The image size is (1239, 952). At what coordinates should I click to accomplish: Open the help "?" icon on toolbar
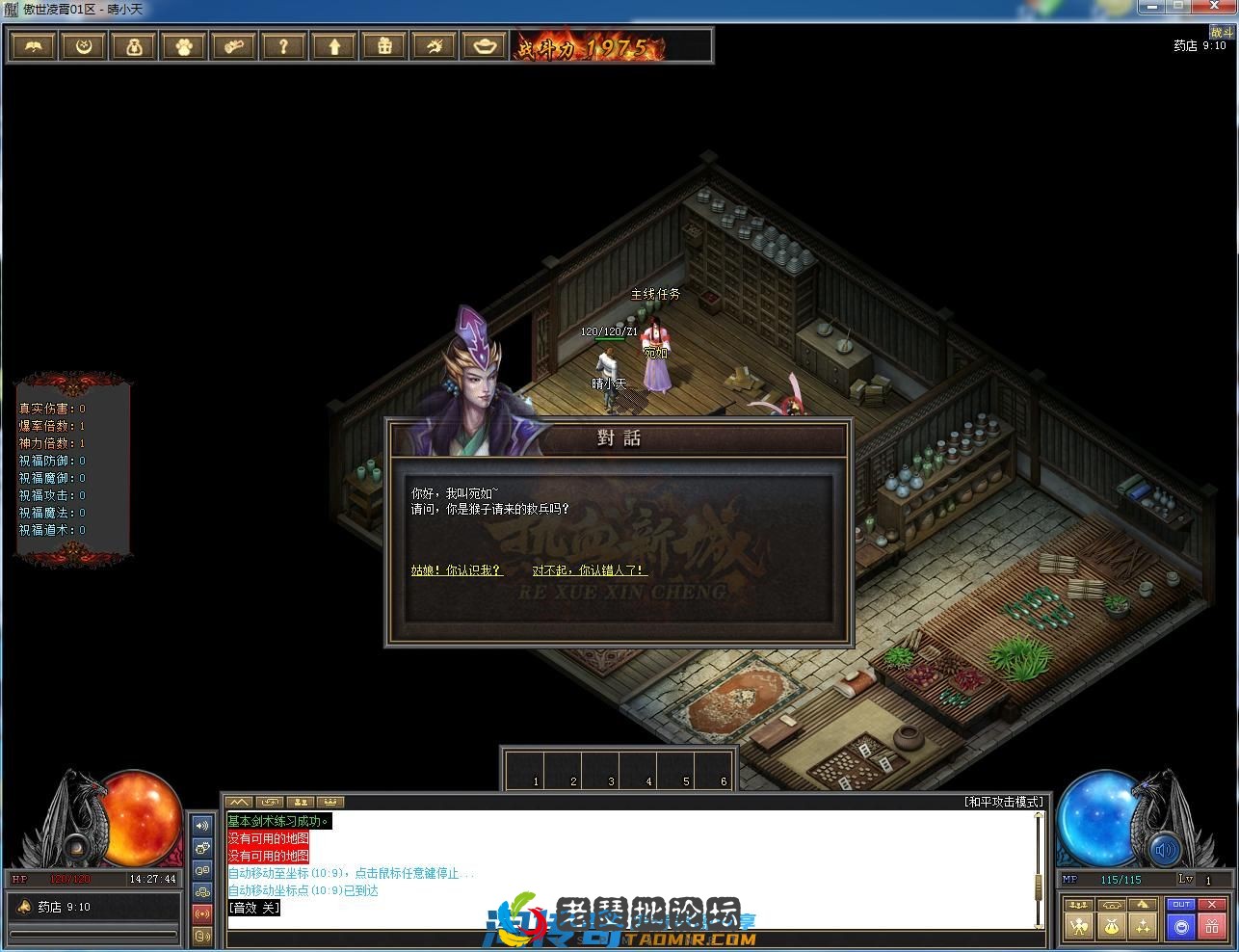click(x=283, y=45)
